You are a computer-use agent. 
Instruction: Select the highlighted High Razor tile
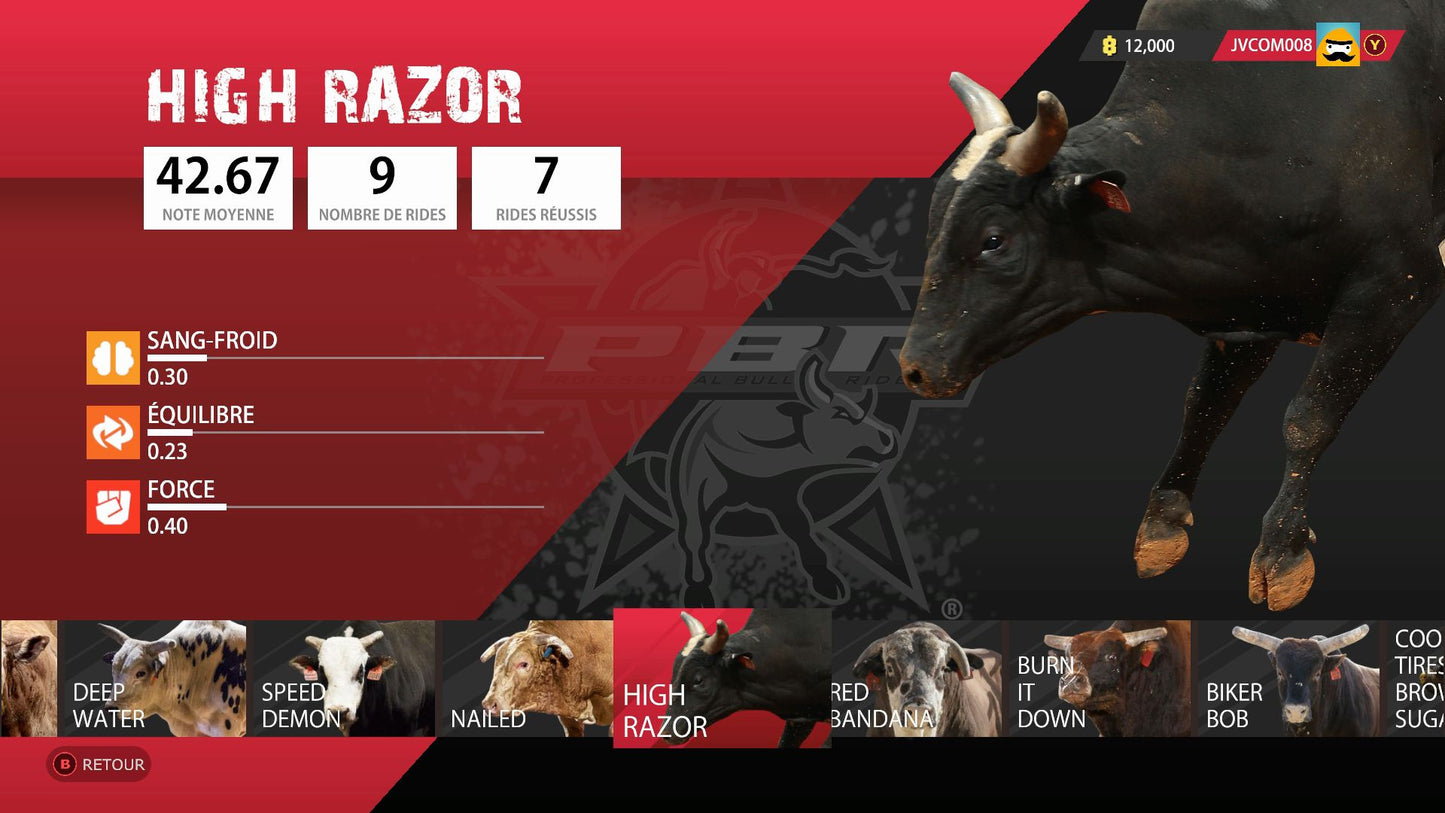721,679
